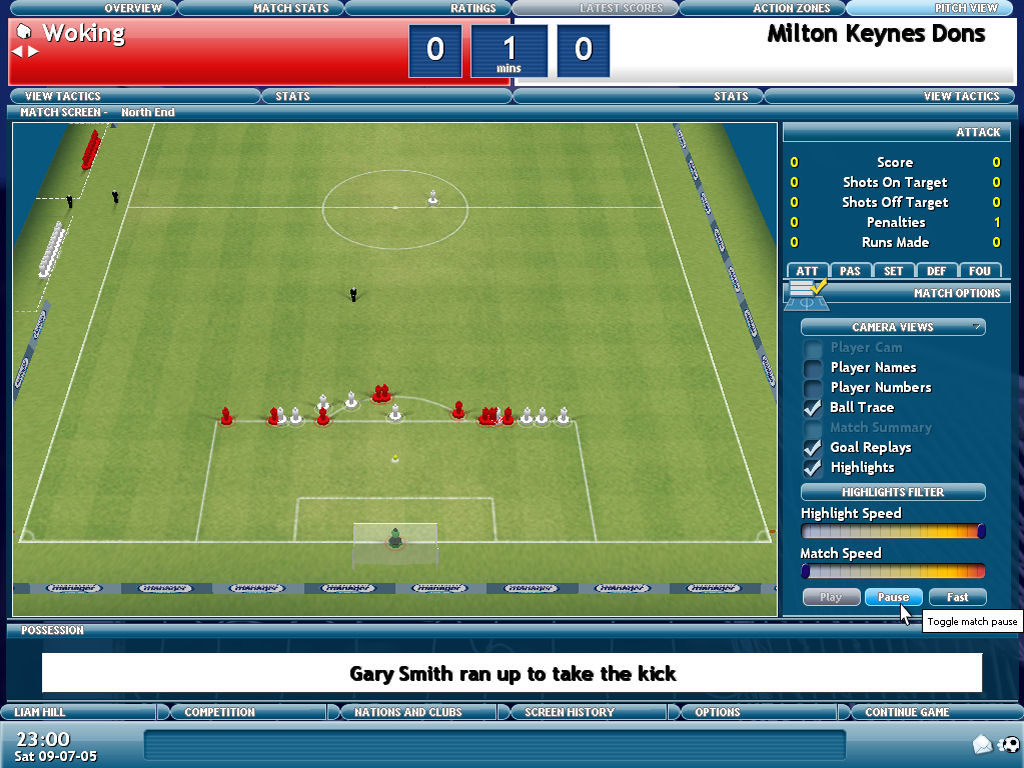The height and width of the screenshot is (768, 1024).
Task: Open the Highlights Filter
Action: point(893,492)
